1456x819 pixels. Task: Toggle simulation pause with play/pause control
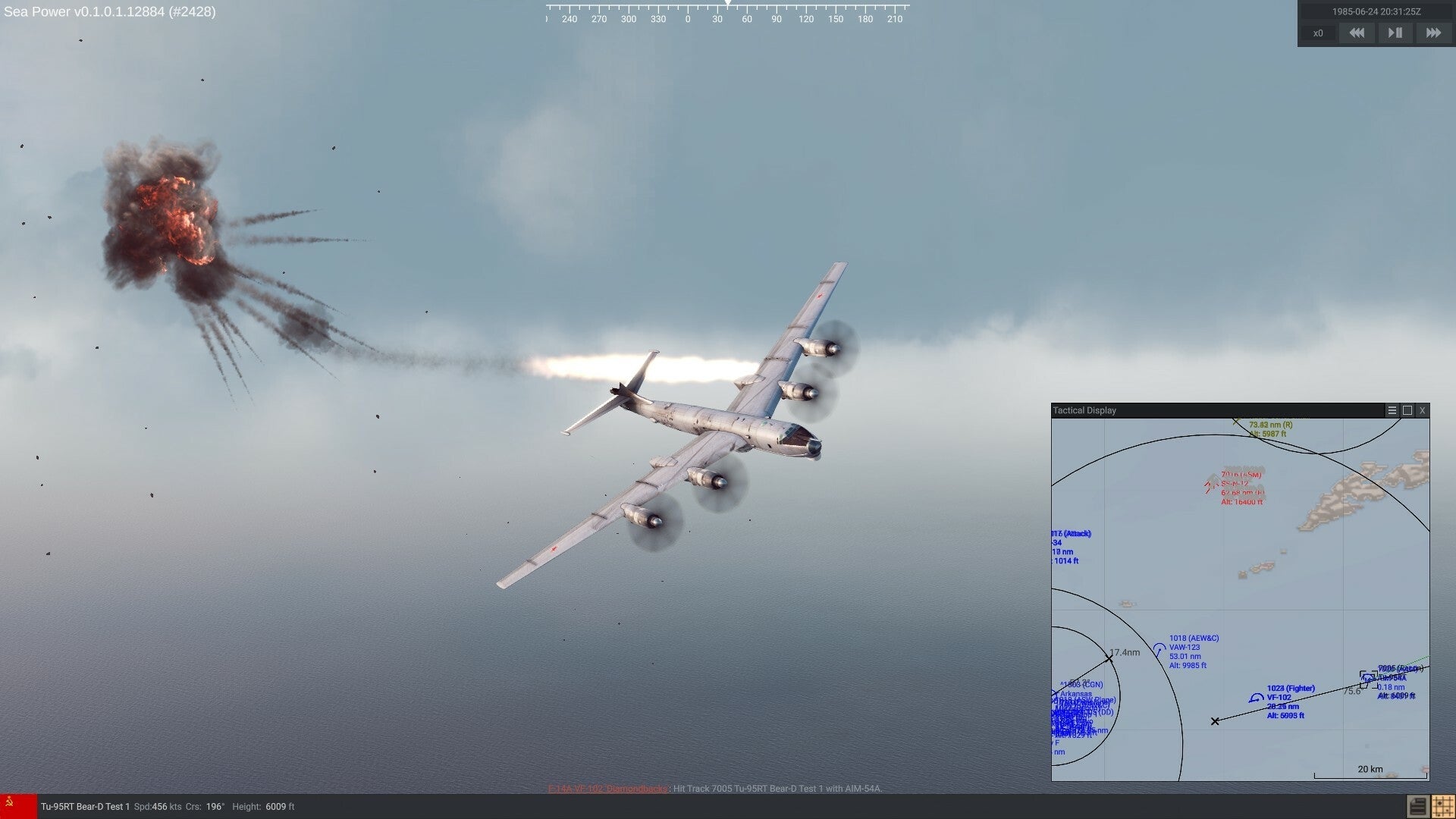tap(1395, 33)
